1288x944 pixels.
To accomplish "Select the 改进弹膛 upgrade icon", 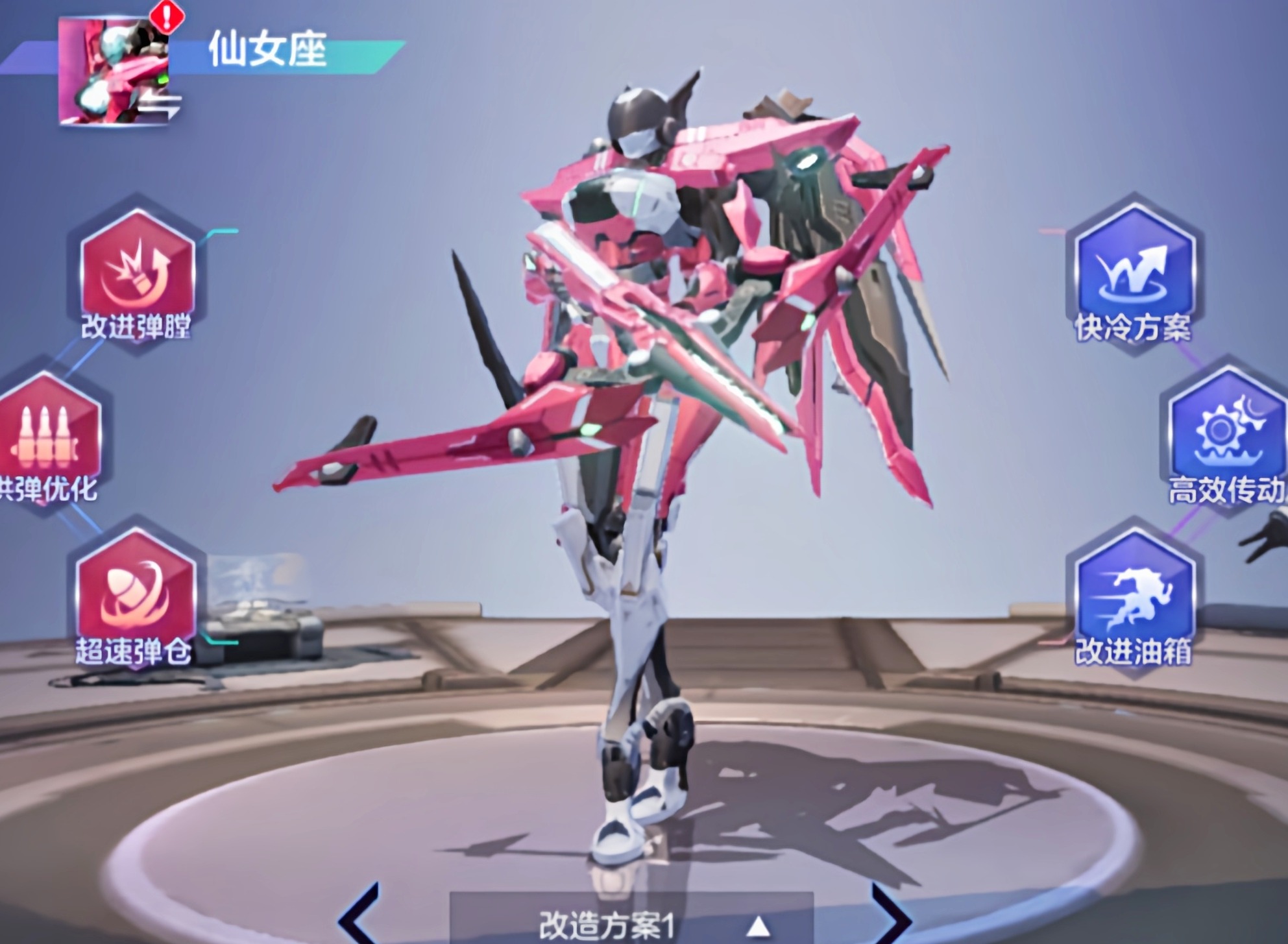I will [x=137, y=271].
